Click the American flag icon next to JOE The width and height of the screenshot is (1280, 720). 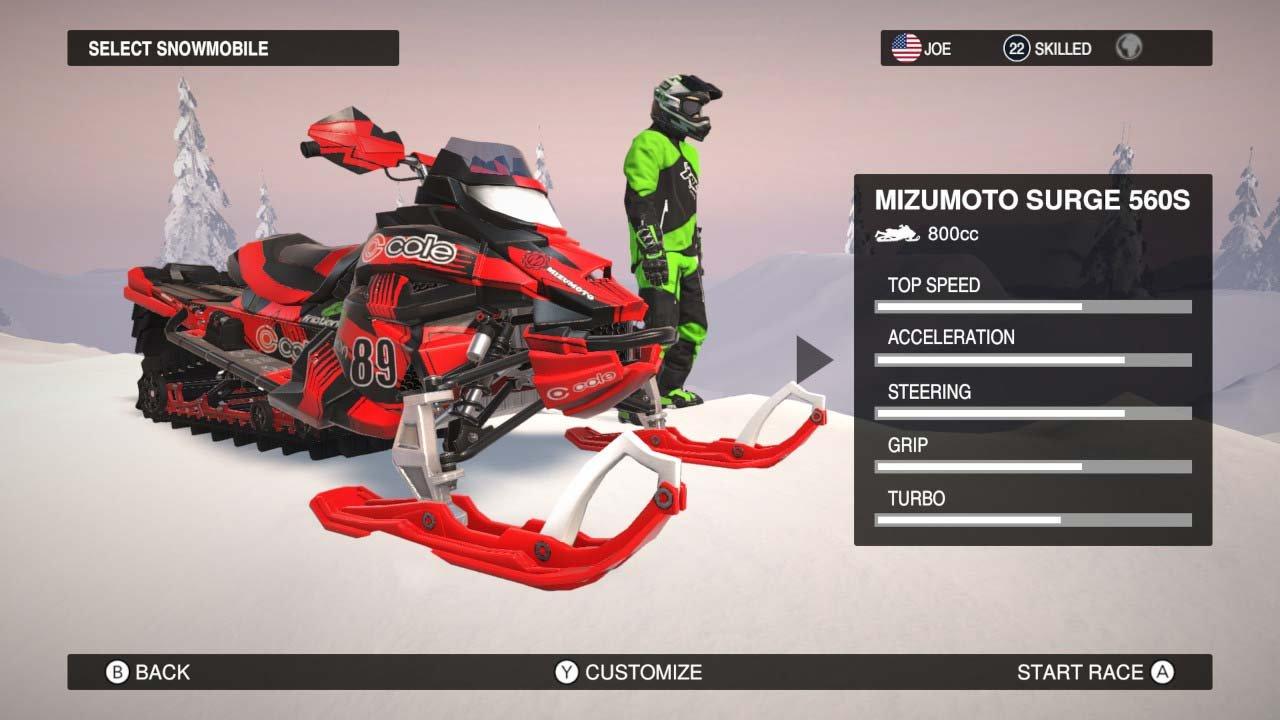tap(906, 46)
